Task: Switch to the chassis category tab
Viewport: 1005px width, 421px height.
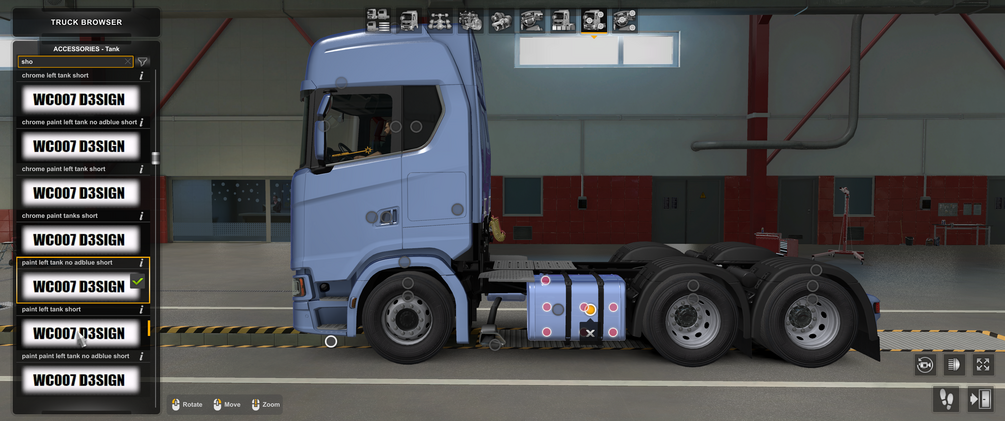Action: [x=439, y=19]
